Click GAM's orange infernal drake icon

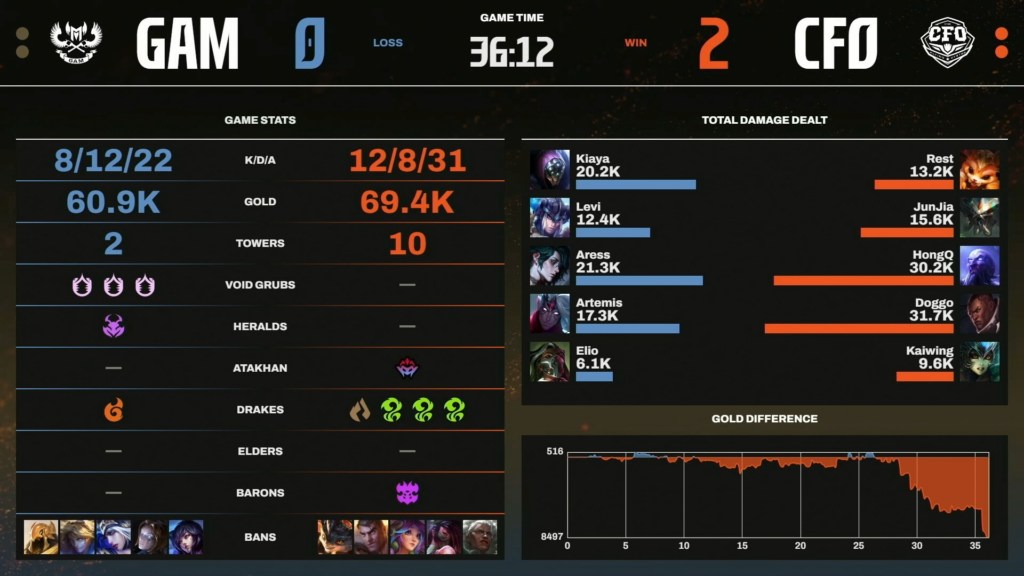(x=113, y=410)
